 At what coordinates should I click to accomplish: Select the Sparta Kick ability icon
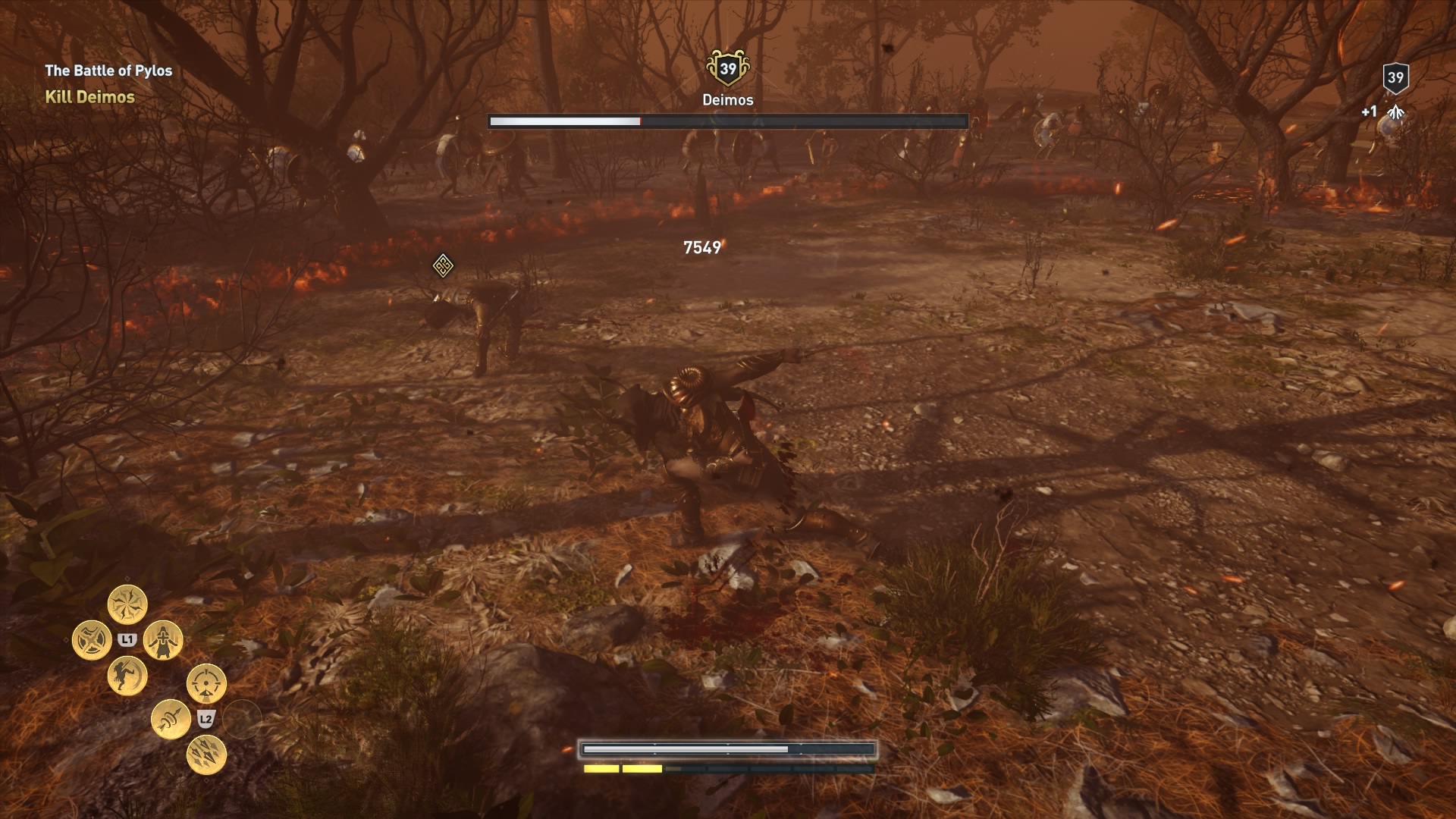click(x=127, y=676)
